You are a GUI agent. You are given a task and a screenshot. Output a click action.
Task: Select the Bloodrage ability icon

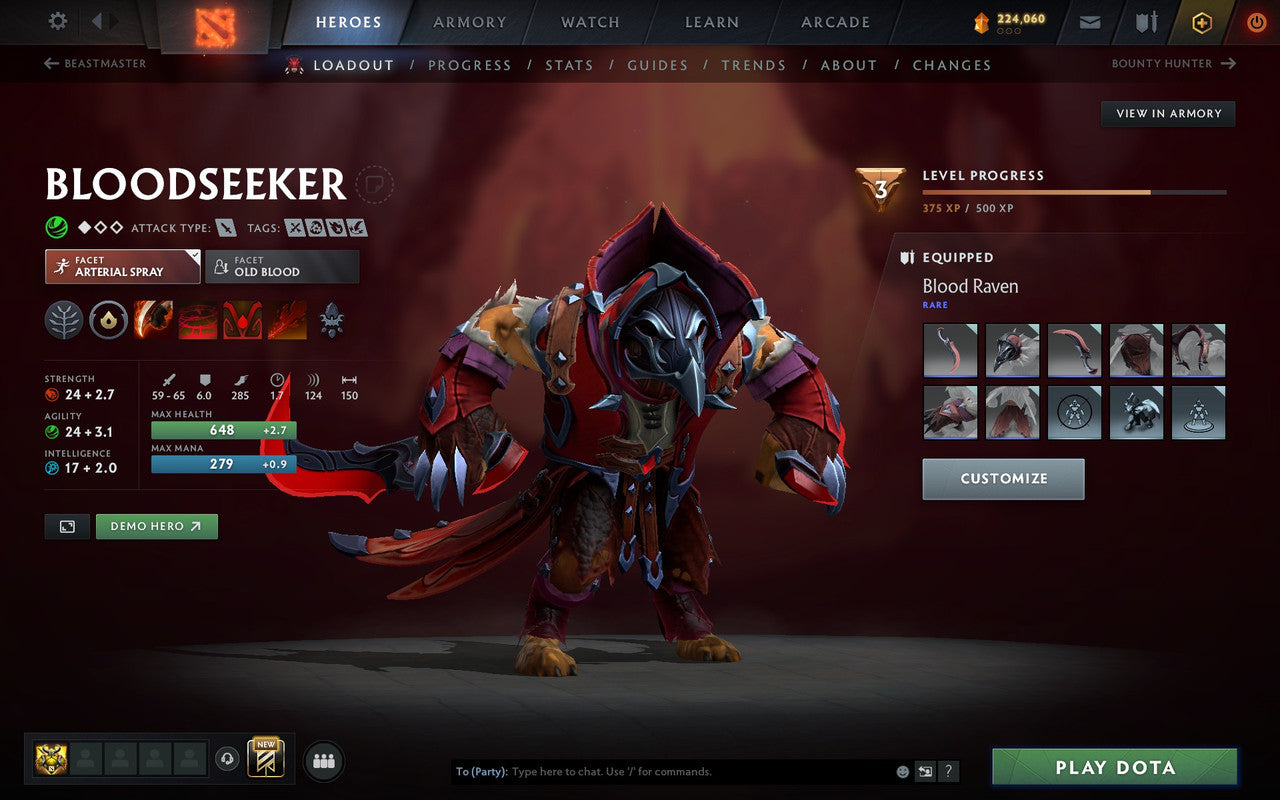[154, 320]
